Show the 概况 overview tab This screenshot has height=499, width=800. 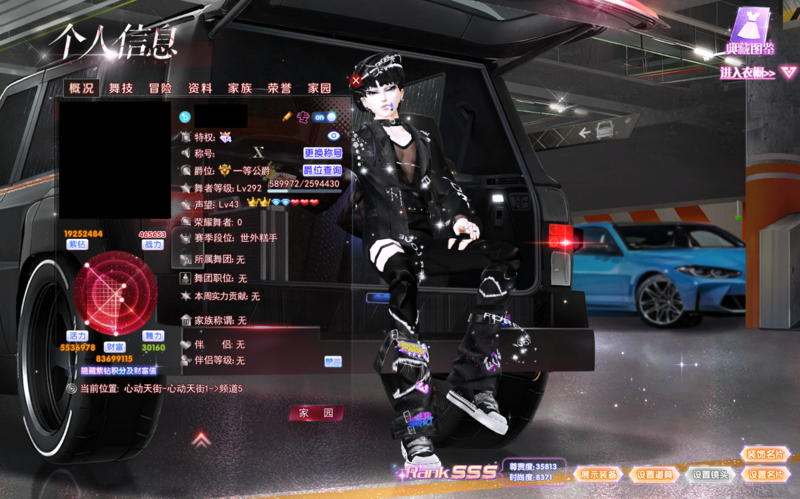pyautogui.click(x=81, y=88)
